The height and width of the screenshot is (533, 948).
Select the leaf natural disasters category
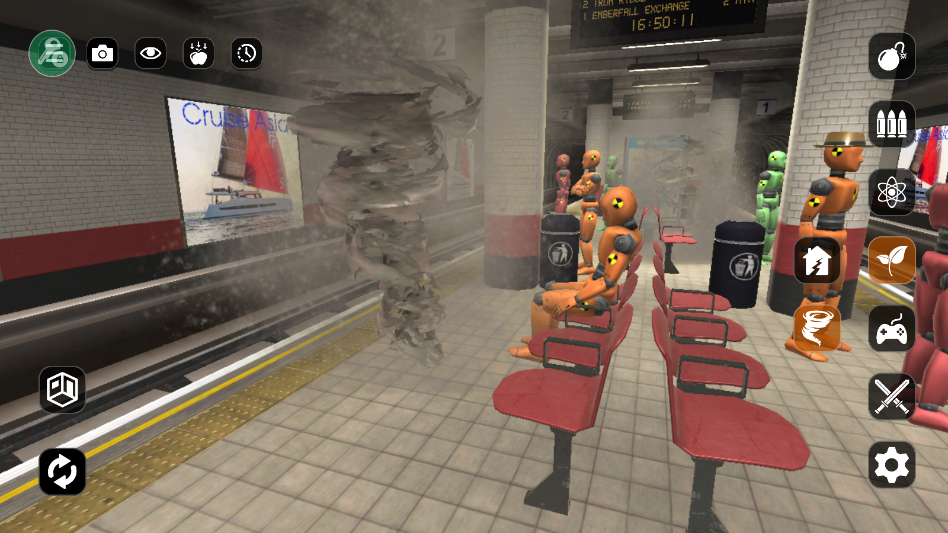click(x=891, y=260)
